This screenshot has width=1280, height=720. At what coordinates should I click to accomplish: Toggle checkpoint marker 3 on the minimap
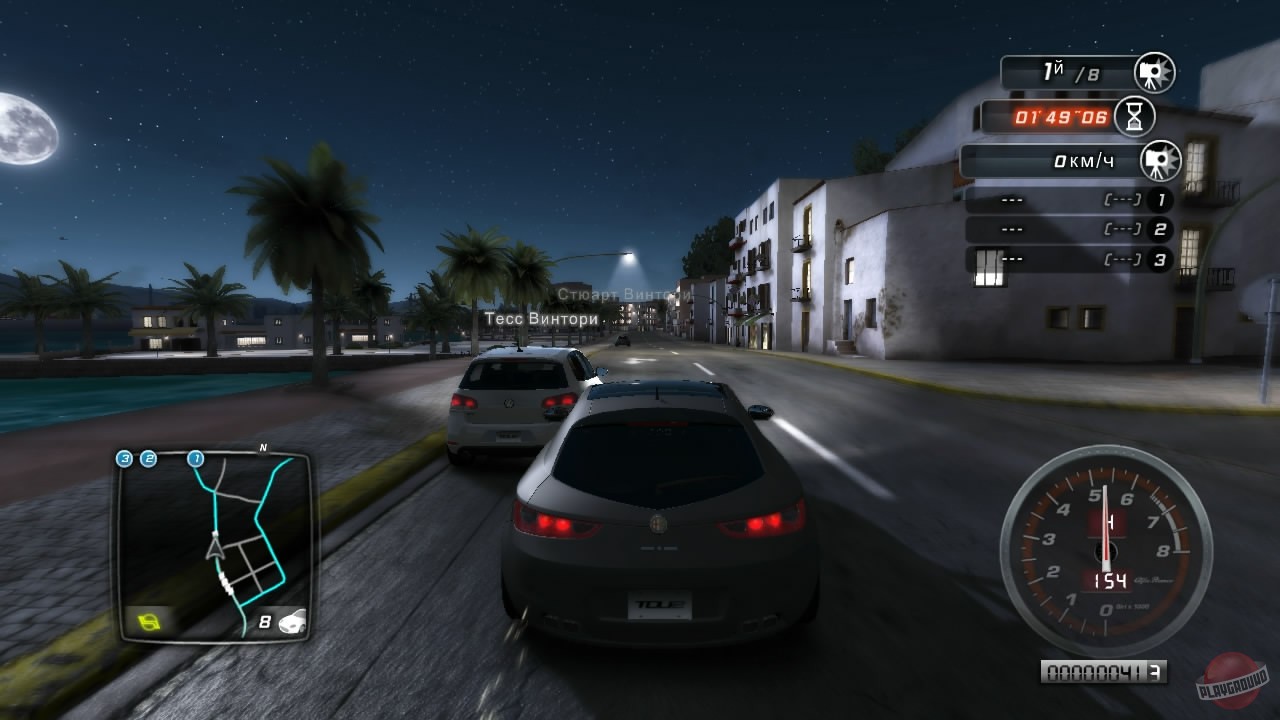[x=125, y=459]
